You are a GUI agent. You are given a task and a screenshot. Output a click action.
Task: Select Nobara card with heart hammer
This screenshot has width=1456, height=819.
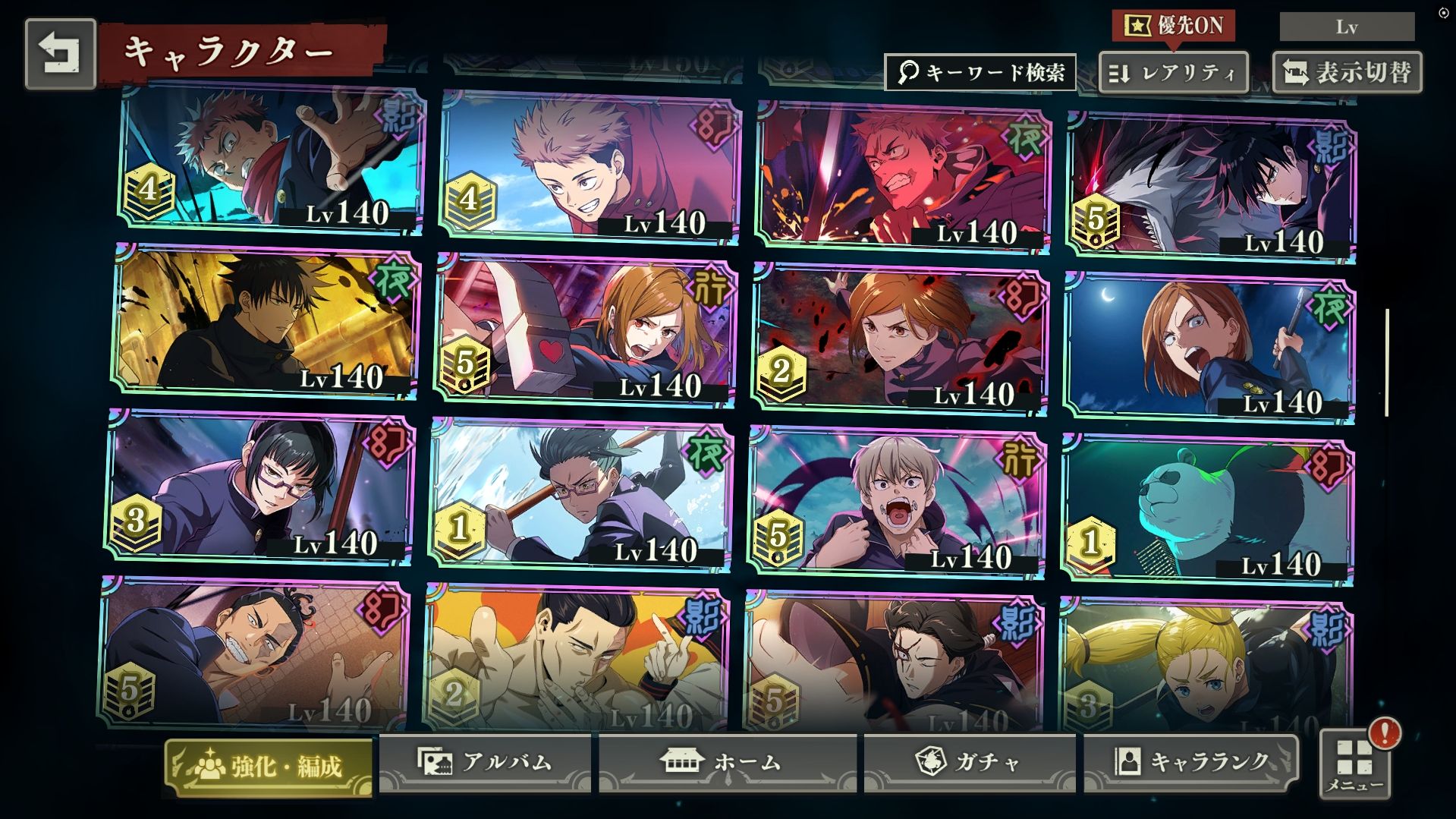click(x=585, y=330)
